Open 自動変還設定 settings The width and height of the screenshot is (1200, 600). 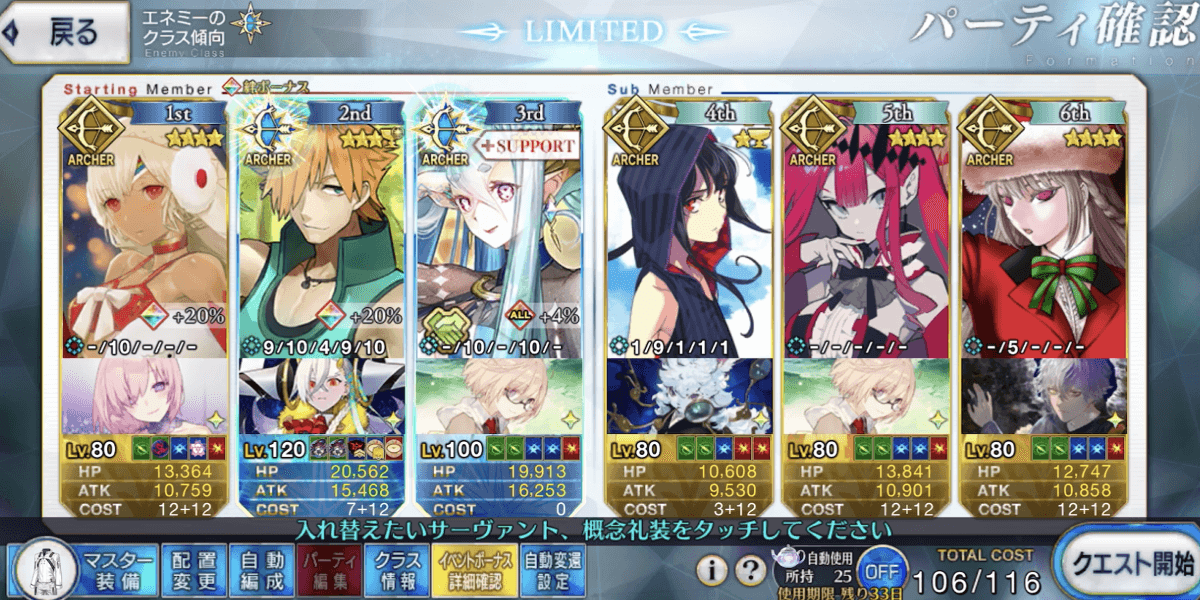click(x=553, y=570)
